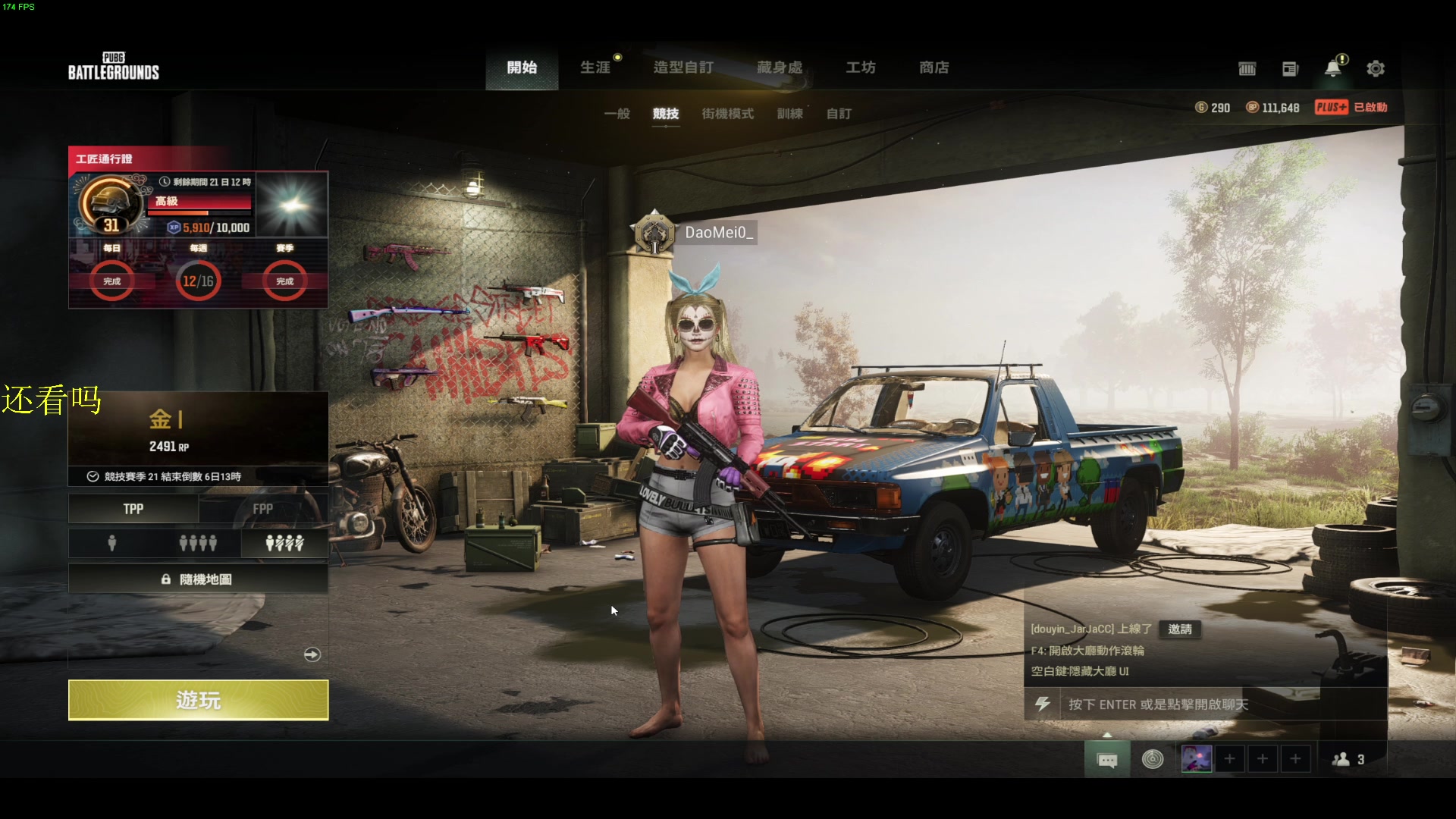Open the 自訂 custom match mode
The width and height of the screenshot is (1456, 819).
(x=839, y=114)
